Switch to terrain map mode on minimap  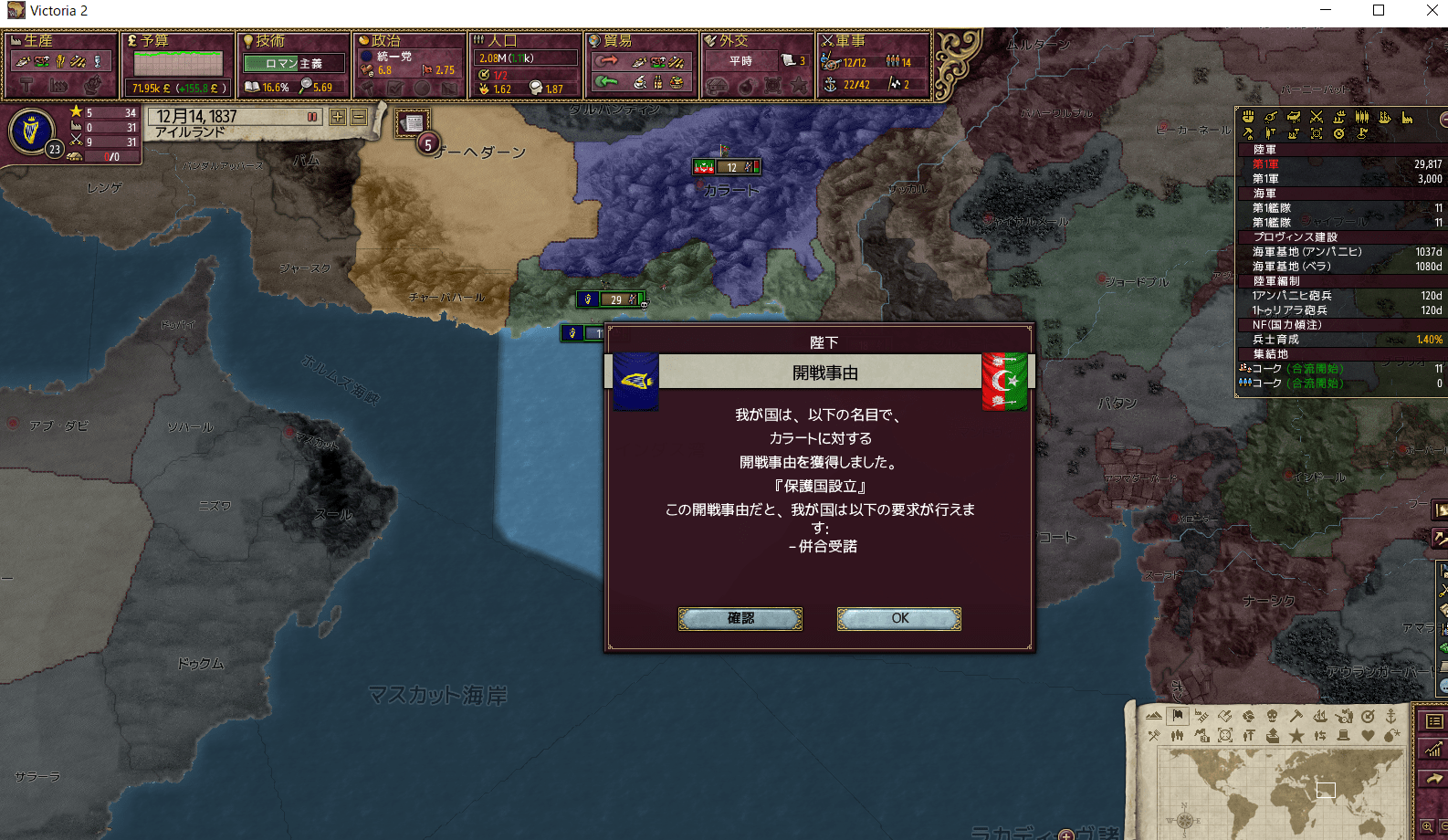pos(1154,716)
